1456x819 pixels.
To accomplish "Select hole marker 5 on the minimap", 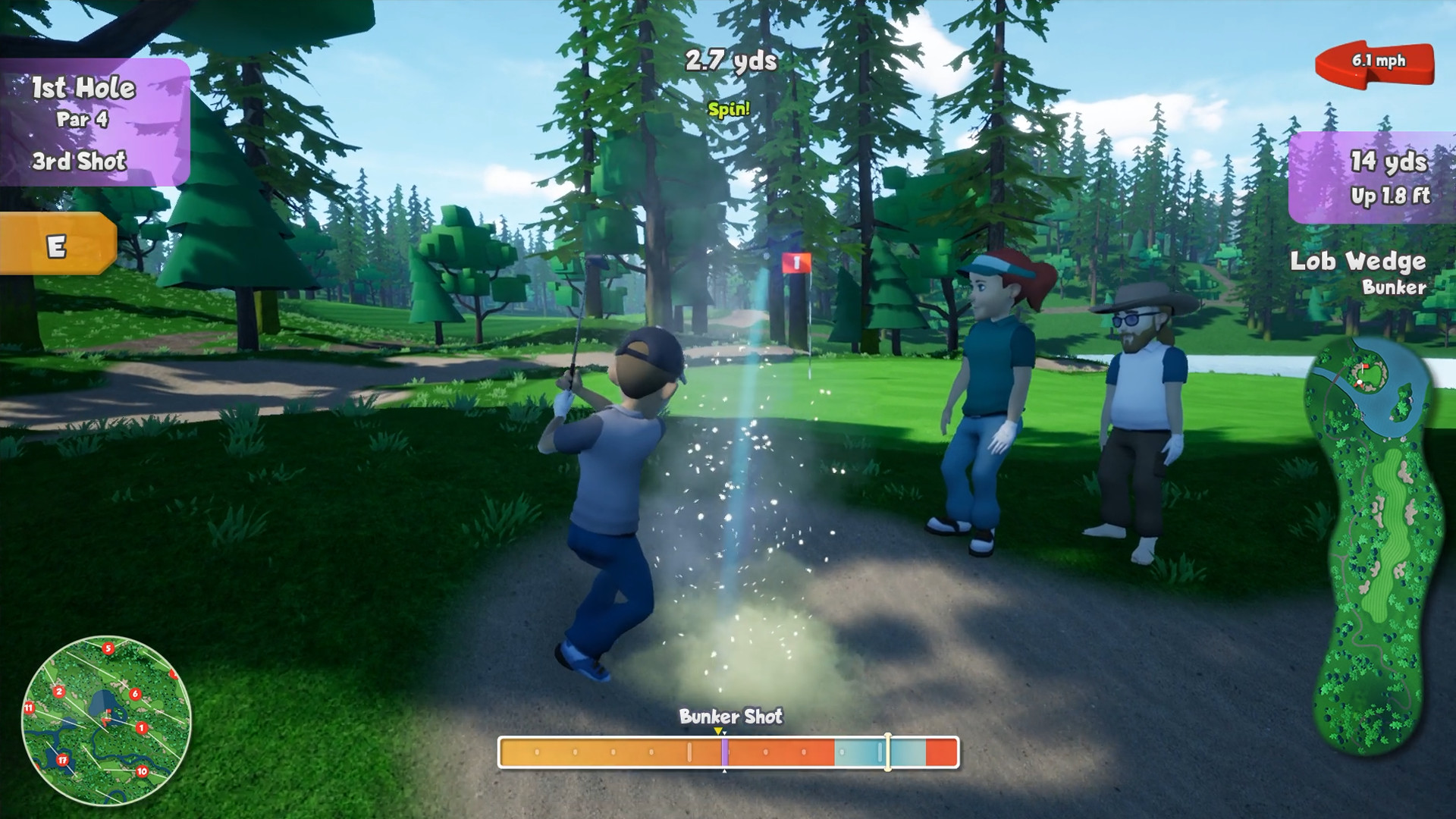I will point(108,648).
